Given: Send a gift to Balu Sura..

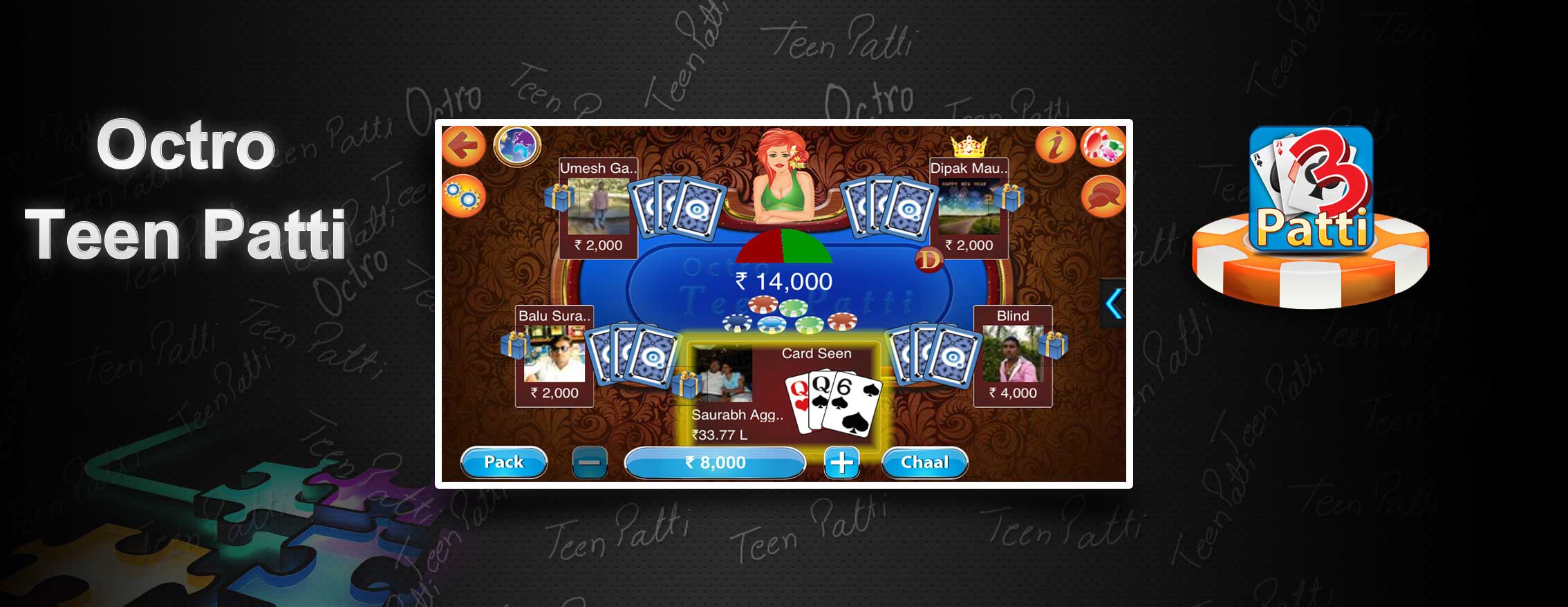Looking at the screenshot, I should coord(515,345).
